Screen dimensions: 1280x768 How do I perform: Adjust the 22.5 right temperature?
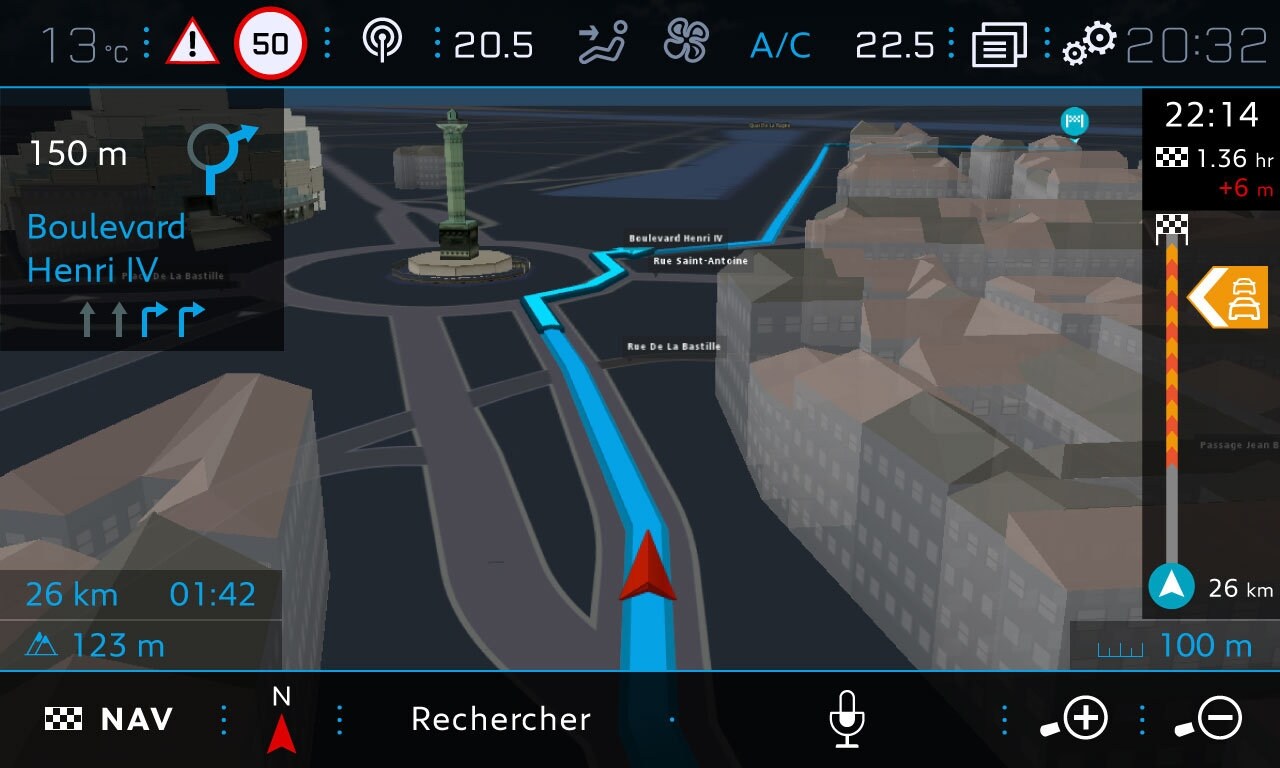895,45
